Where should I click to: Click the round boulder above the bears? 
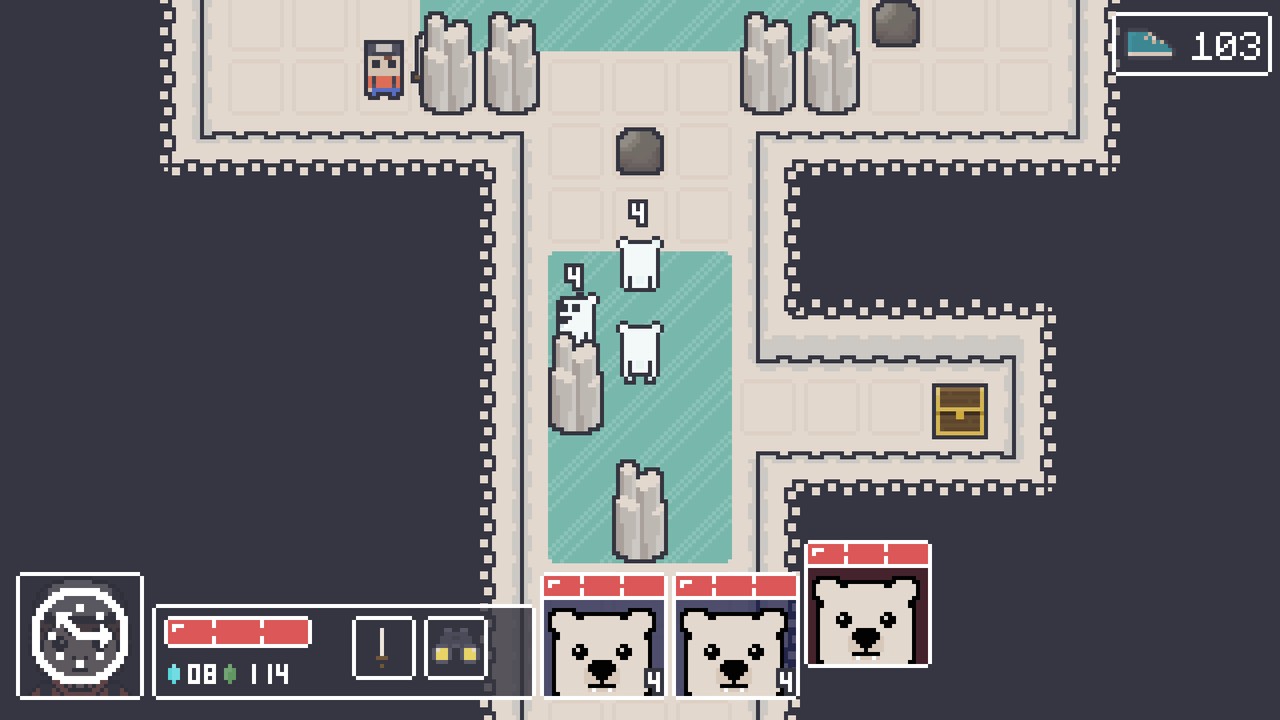pyautogui.click(x=639, y=151)
